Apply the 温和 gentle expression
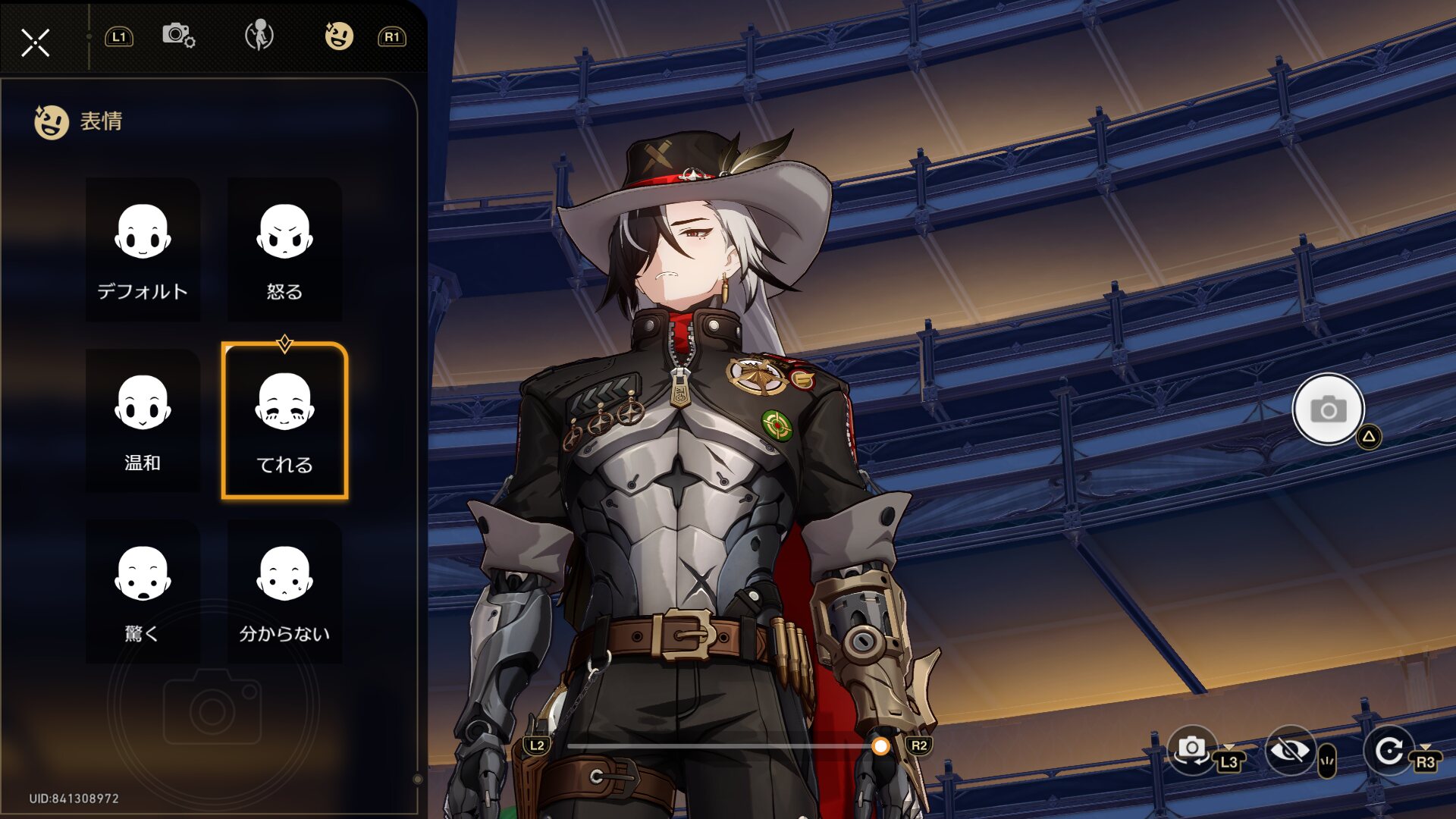 click(143, 421)
